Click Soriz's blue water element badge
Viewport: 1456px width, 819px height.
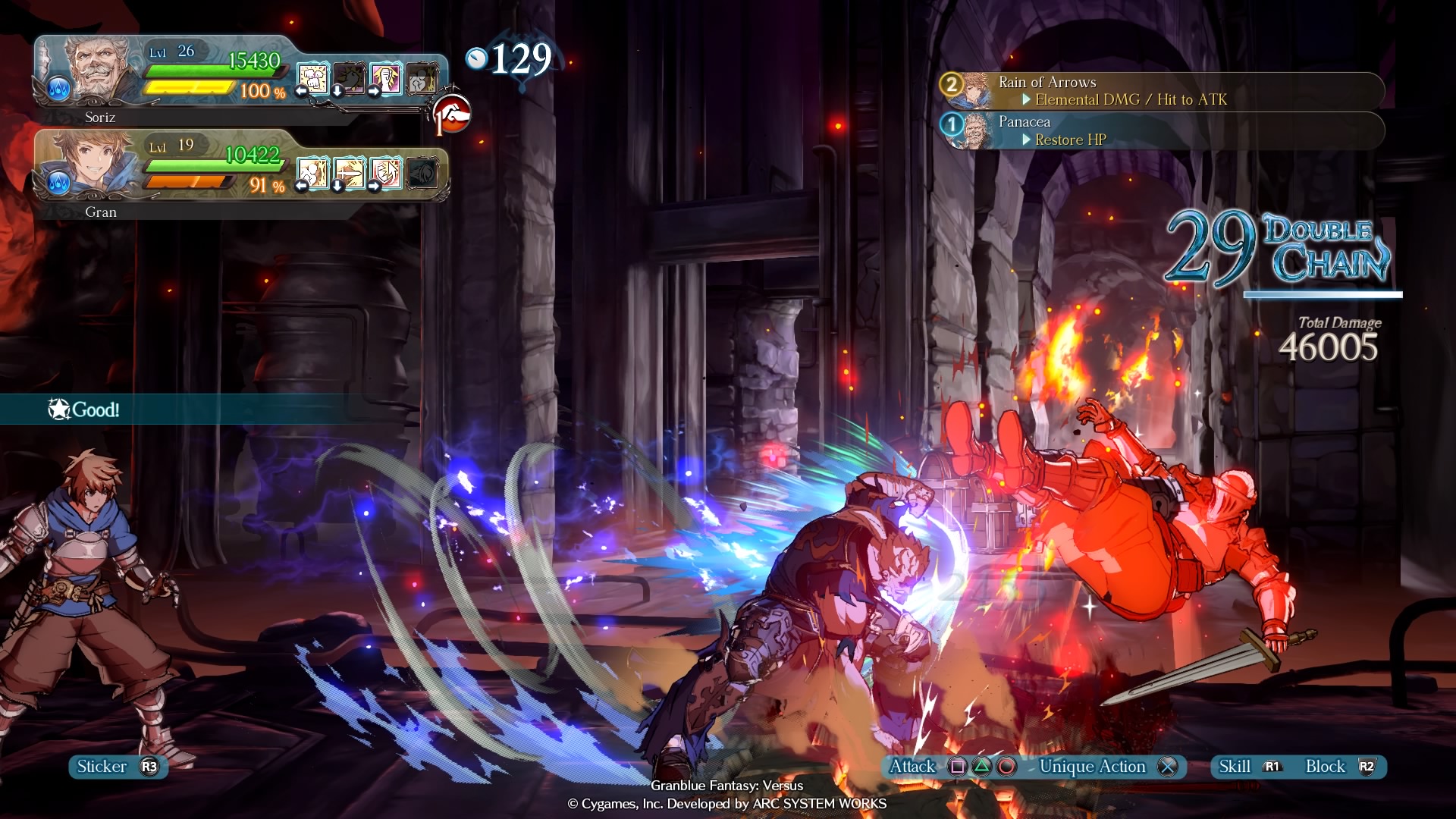[x=58, y=89]
